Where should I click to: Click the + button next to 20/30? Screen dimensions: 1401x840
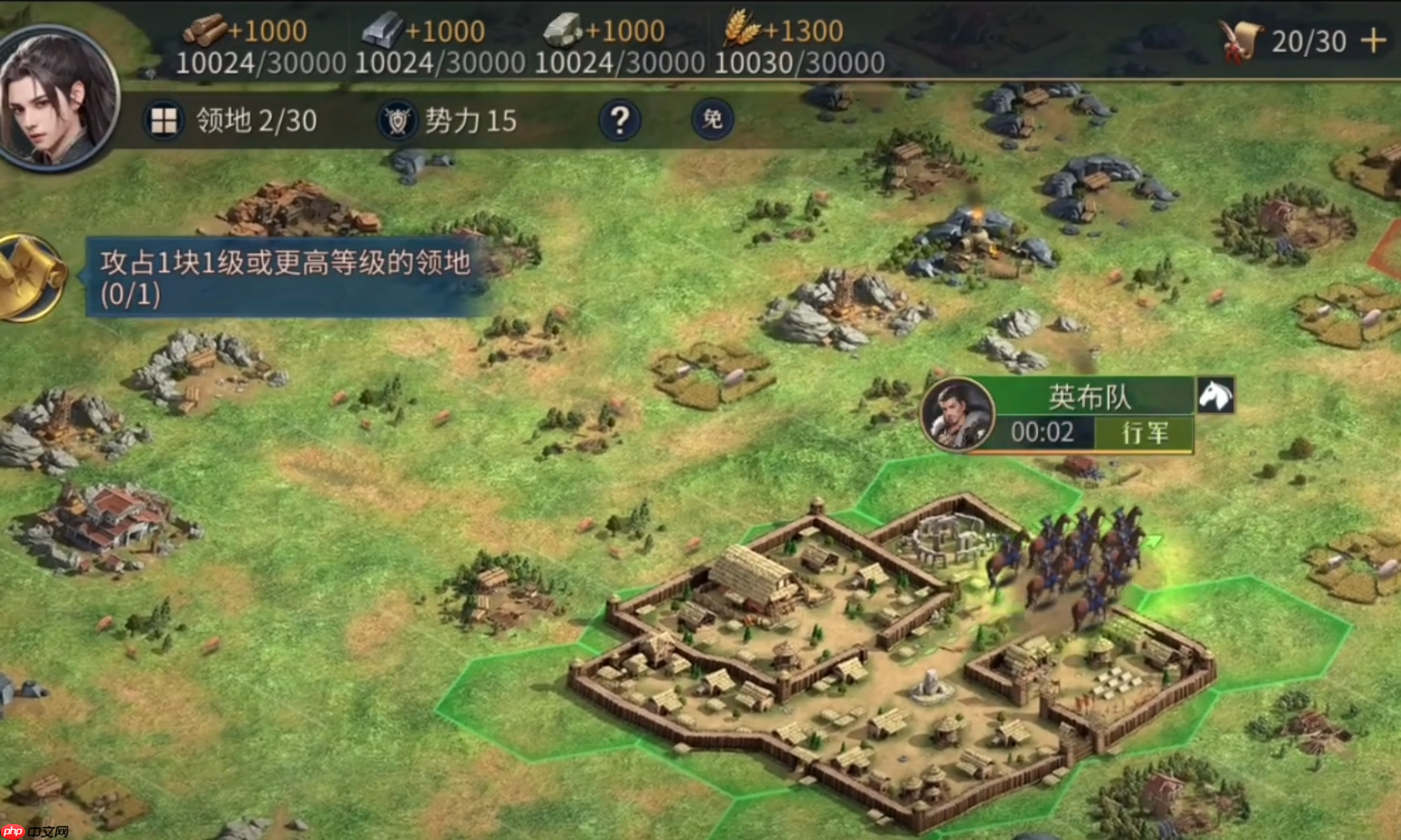(1374, 38)
